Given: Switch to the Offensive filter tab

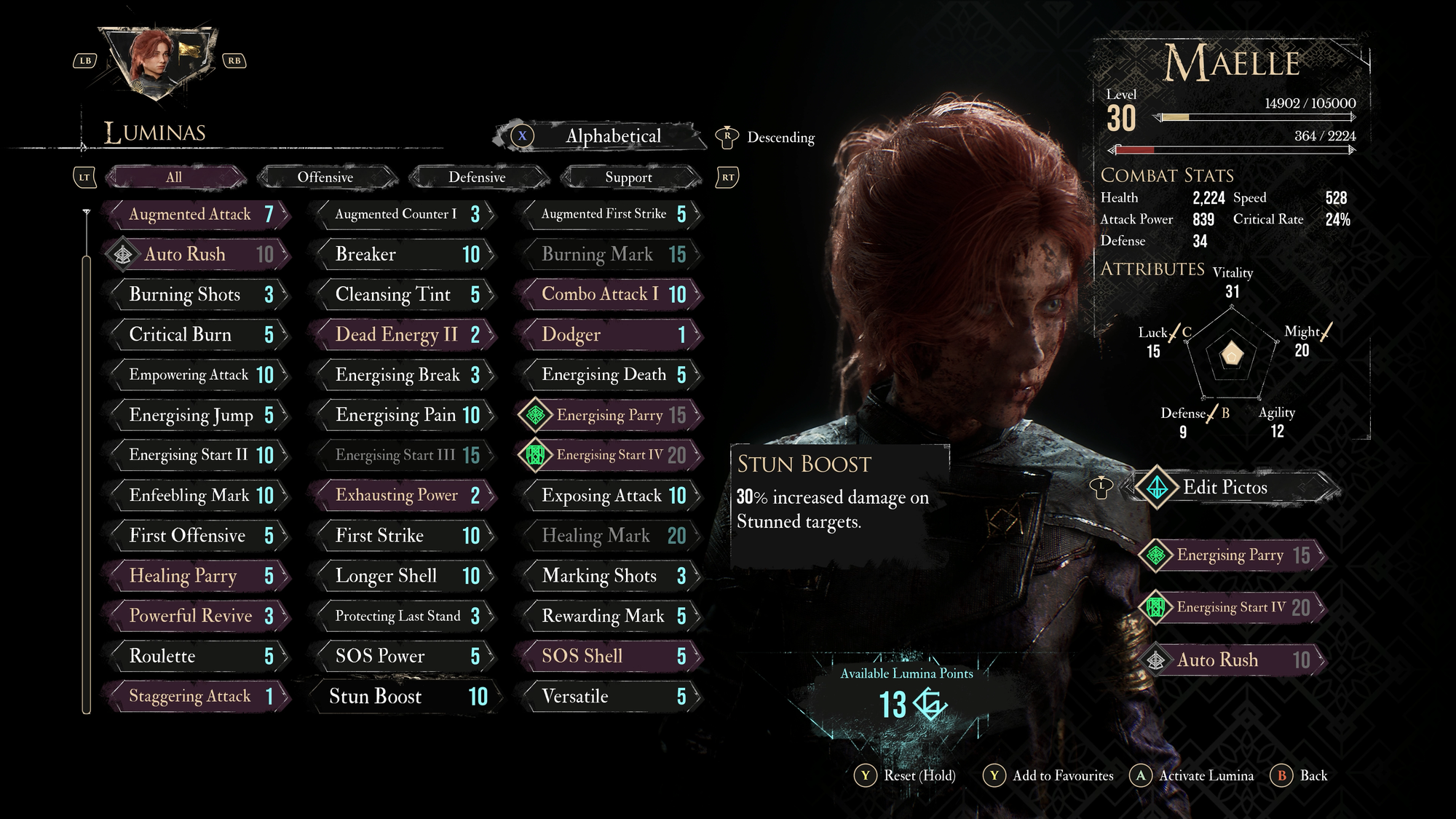Looking at the screenshot, I should coord(325,177).
